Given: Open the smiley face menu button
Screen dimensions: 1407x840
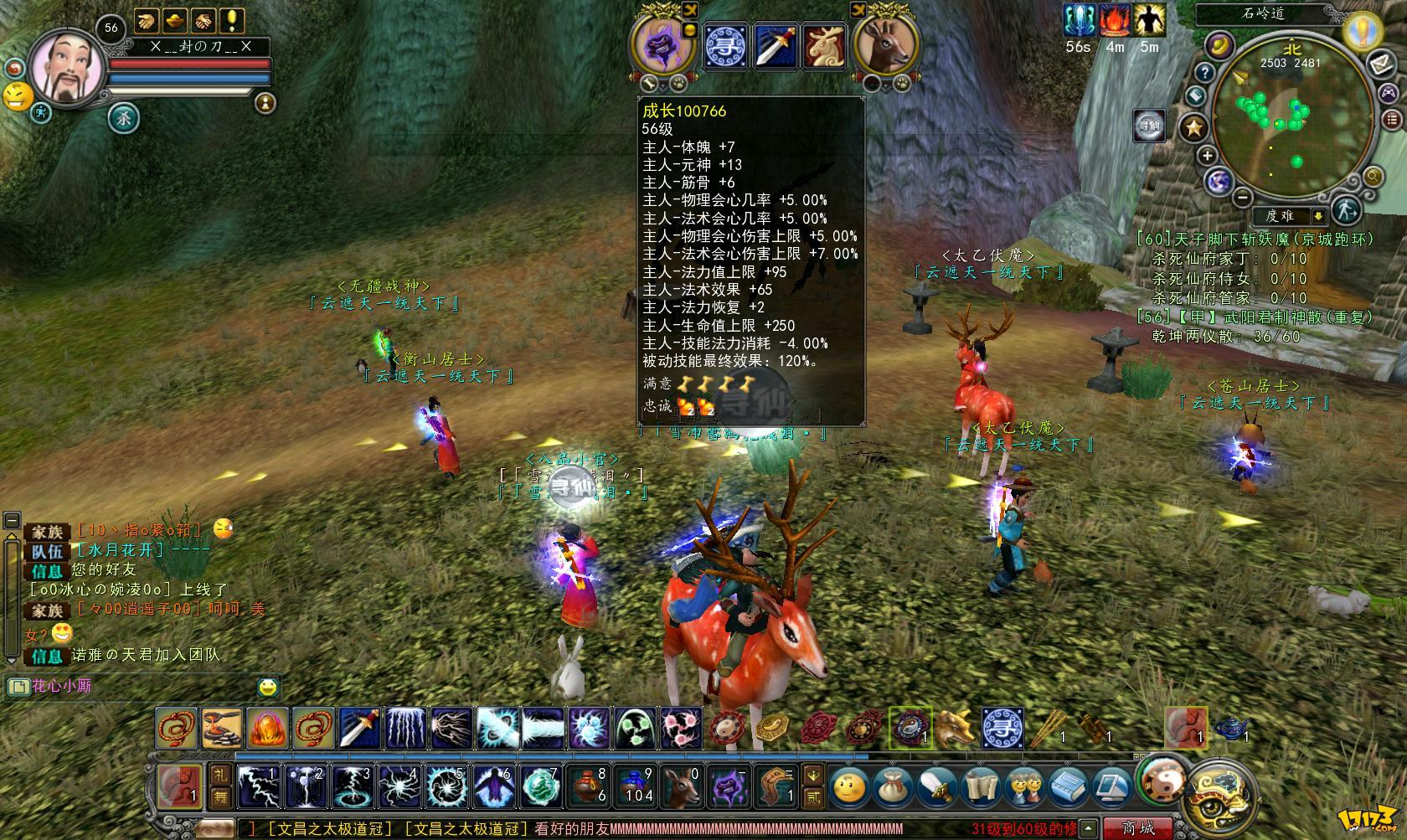Looking at the screenshot, I should 848,786.
